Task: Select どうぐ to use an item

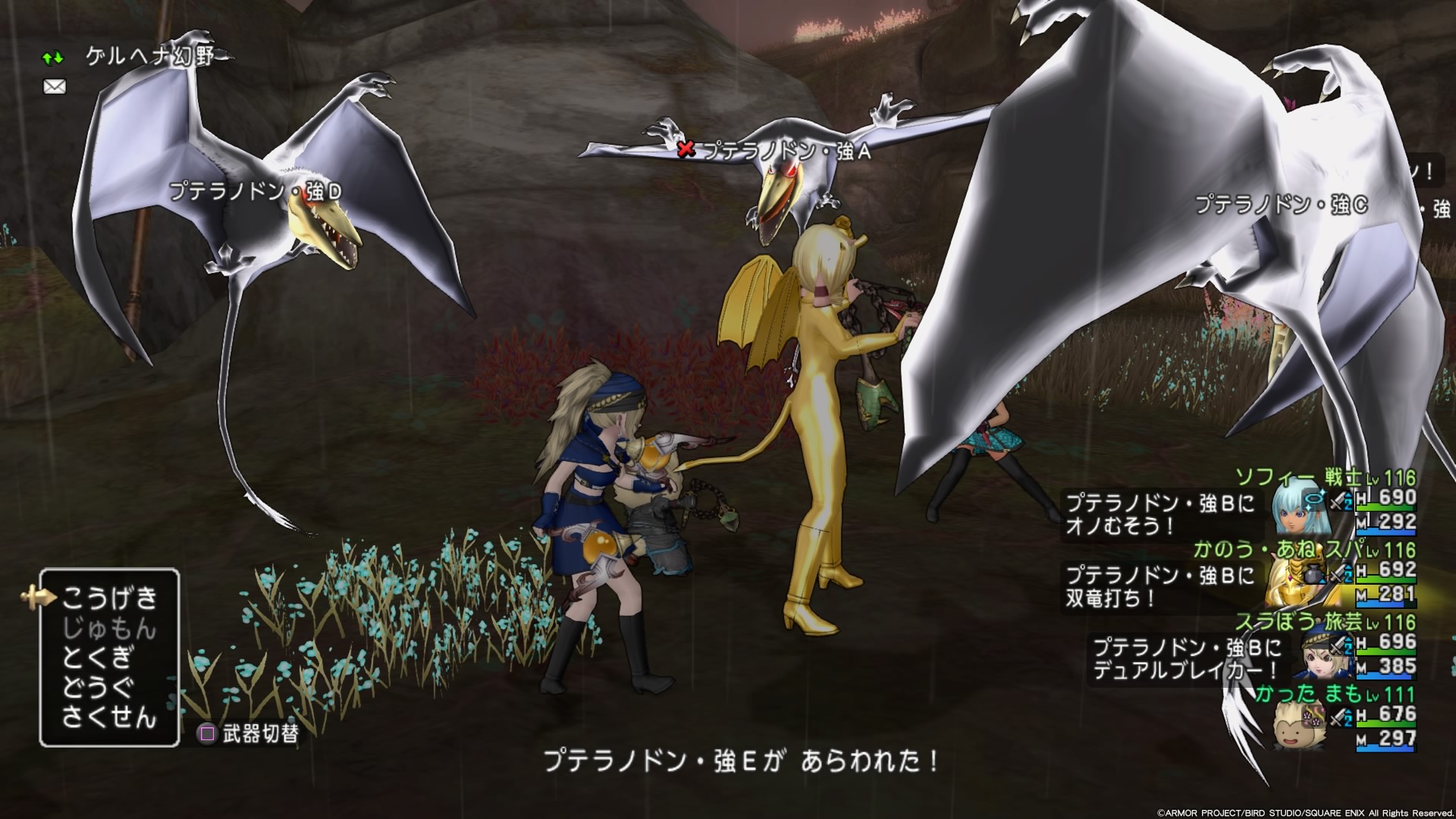Action: coord(99,687)
